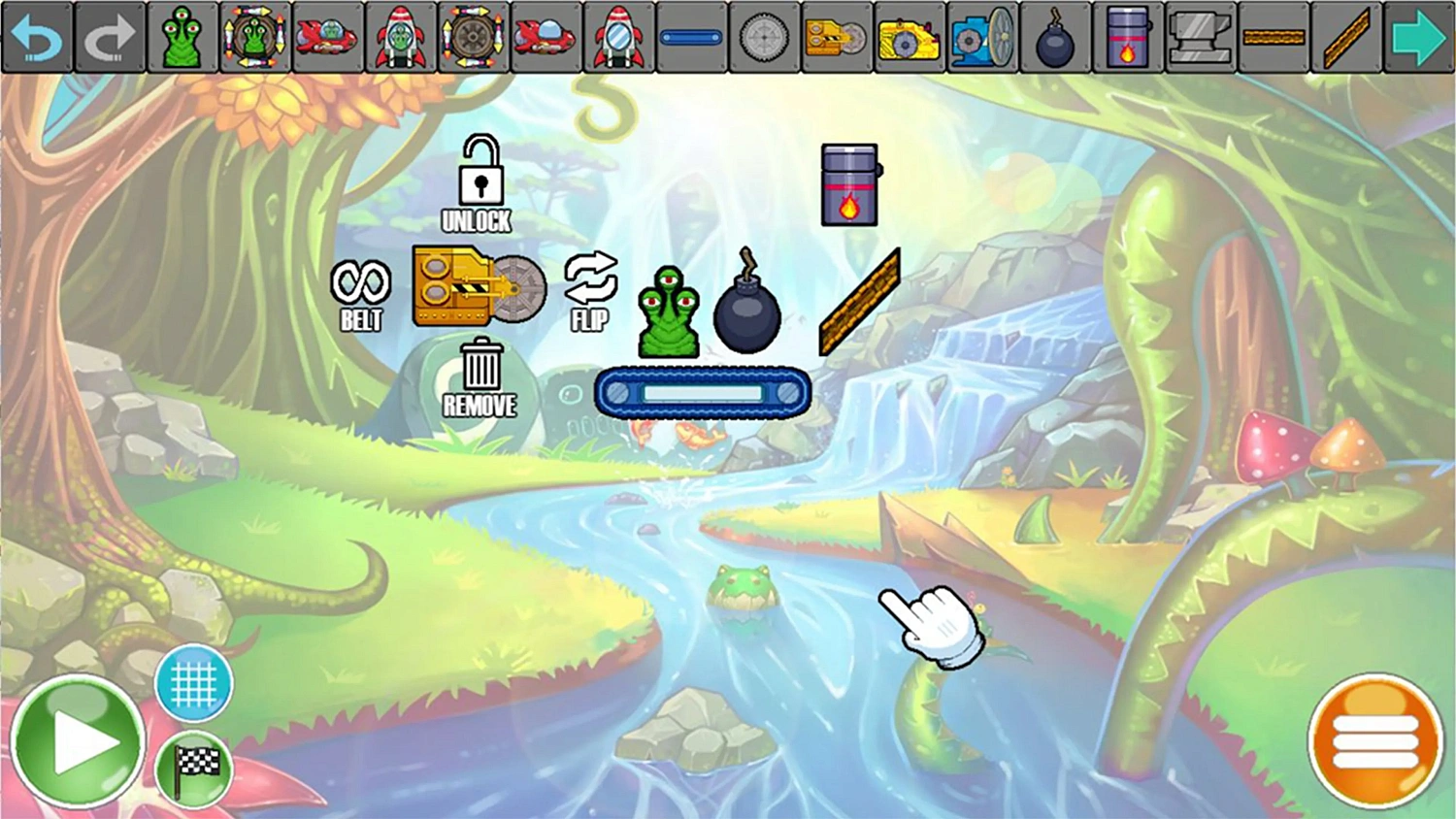Screen dimensions: 1456x819
Task: Select the blue fan engine part
Action: (982, 37)
